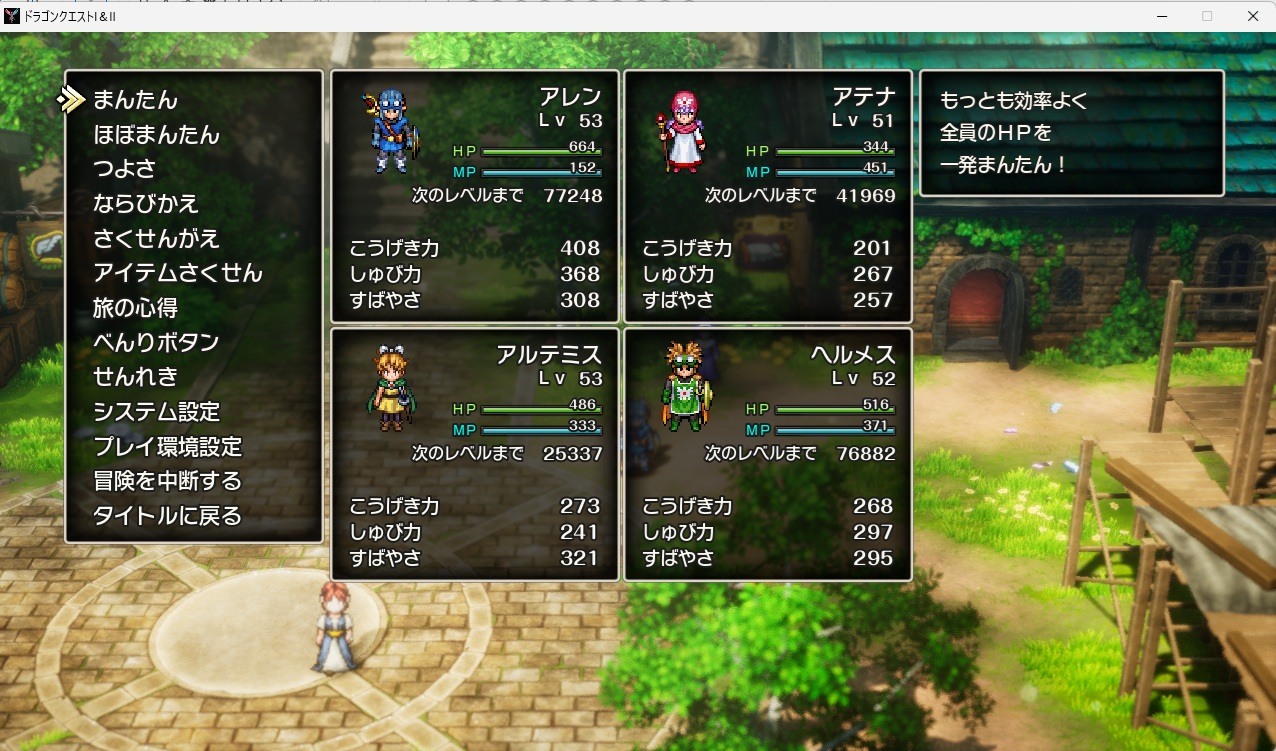Select アレン's character status panel
The image size is (1276, 751).
(x=475, y=196)
